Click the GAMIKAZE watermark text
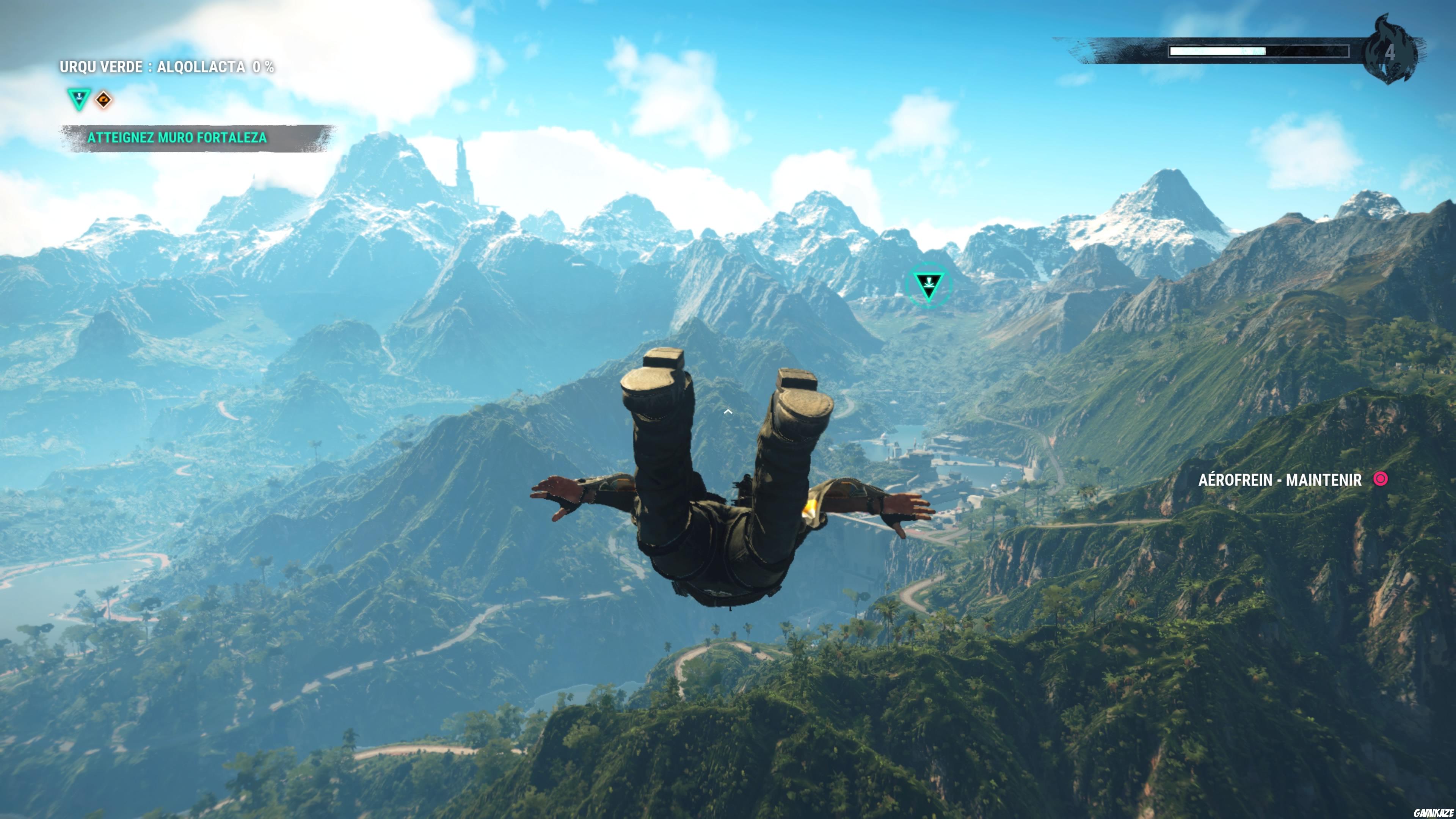The image size is (1456, 819). coord(1434,812)
